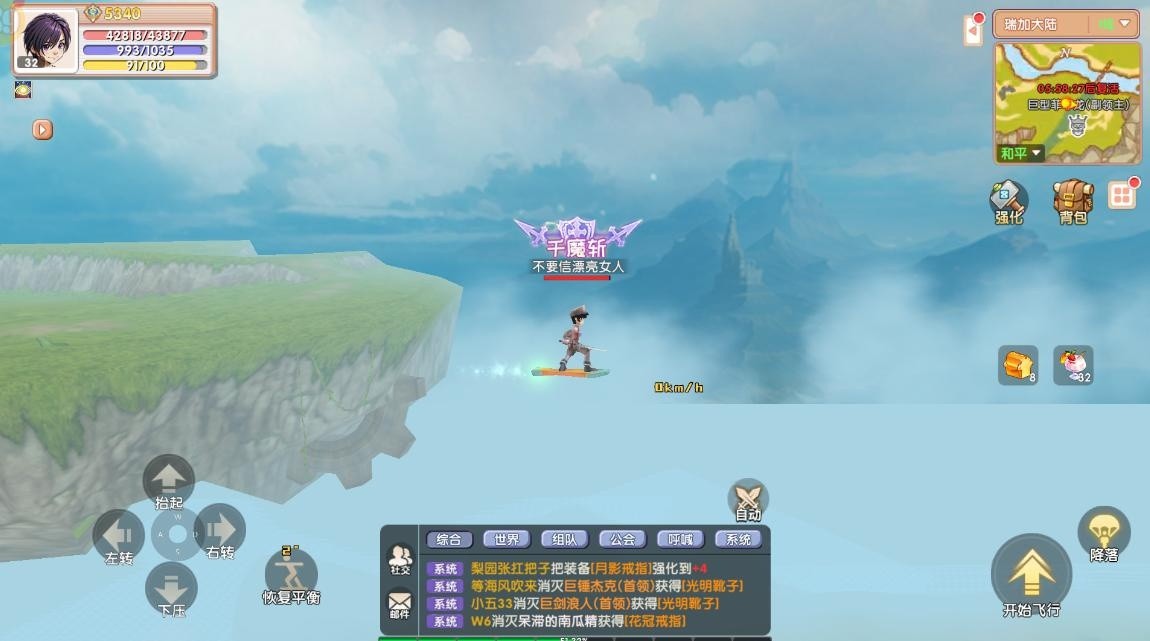Open the 瑞加大陆 map dropdown
1150x641 pixels.
click(x=1066, y=24)
